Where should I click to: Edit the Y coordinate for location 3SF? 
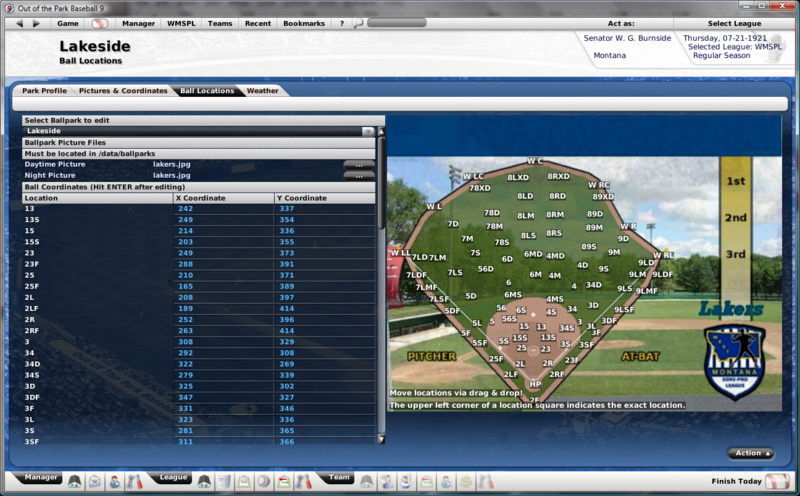pos(325,441)
